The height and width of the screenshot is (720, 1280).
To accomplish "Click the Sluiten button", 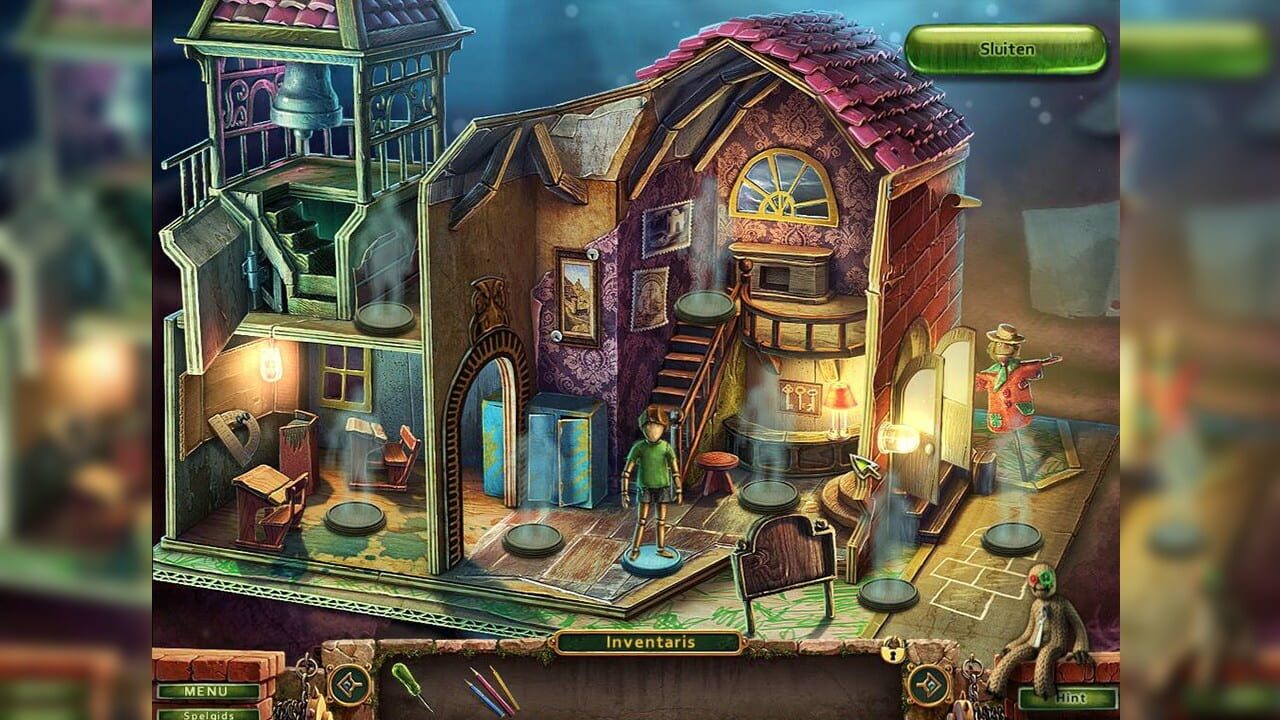I will coord(1006,45).
